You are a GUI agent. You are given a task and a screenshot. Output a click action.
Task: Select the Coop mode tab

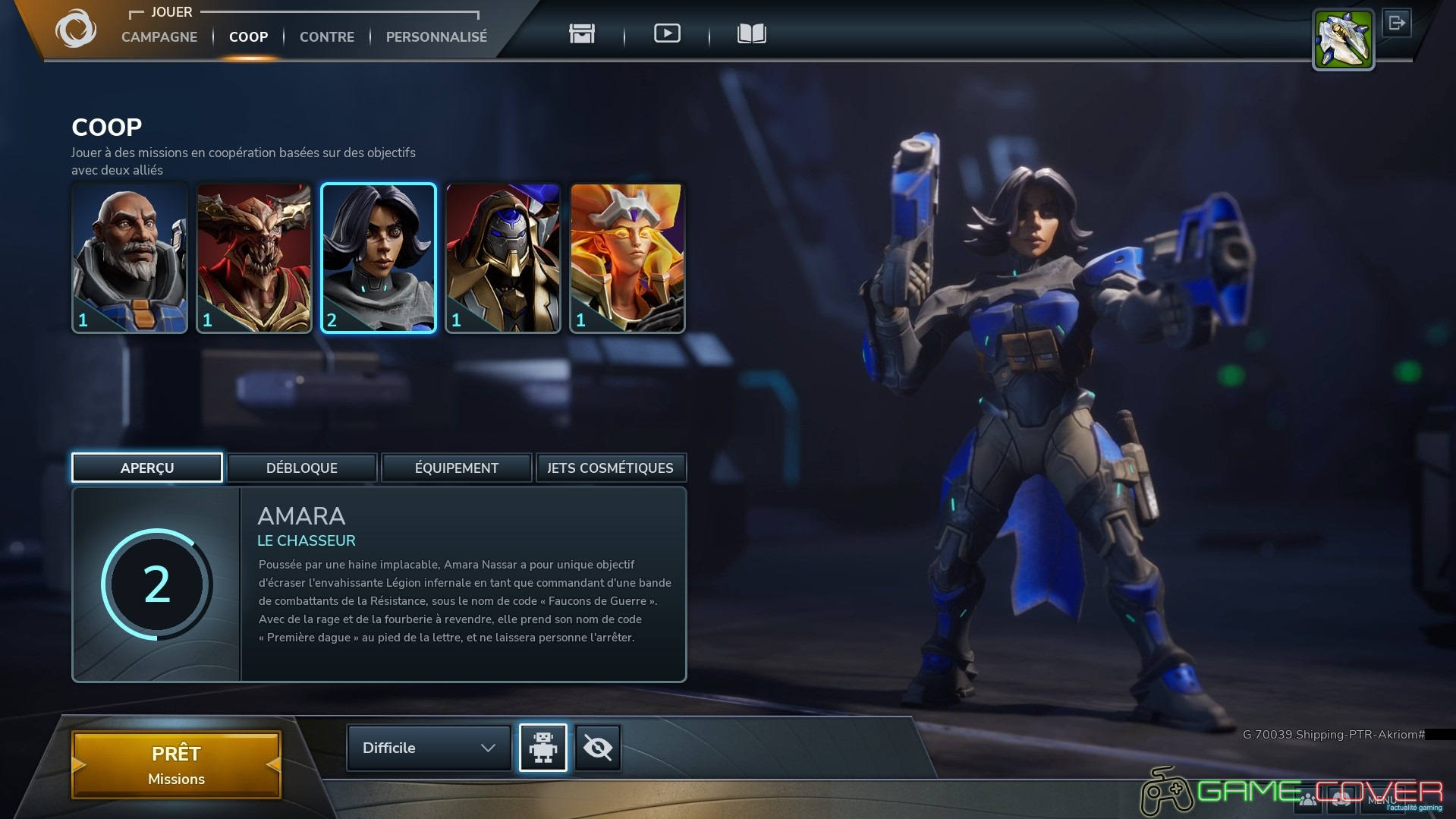click(248, 36)
